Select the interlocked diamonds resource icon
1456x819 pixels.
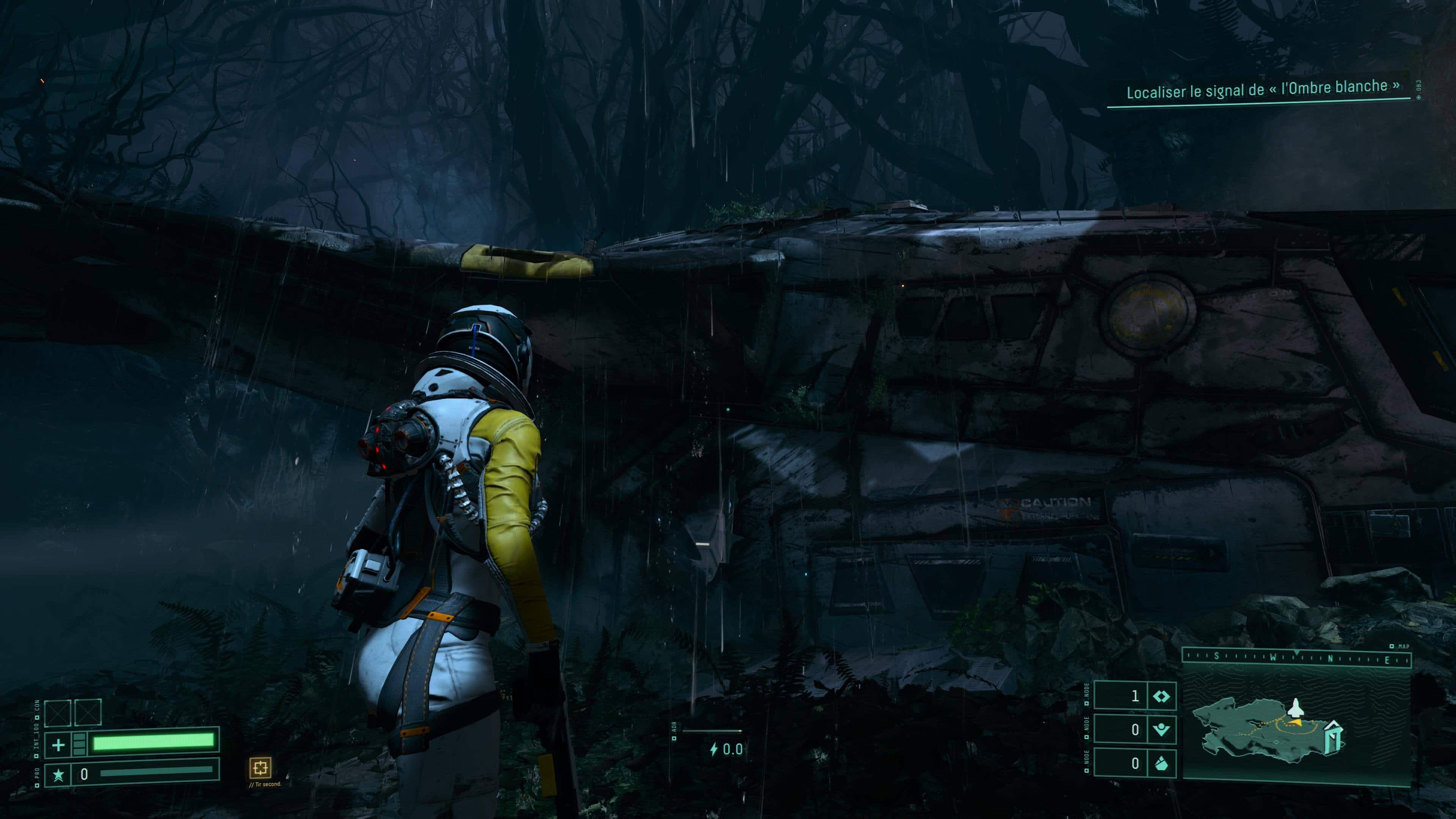point(1161,697)
